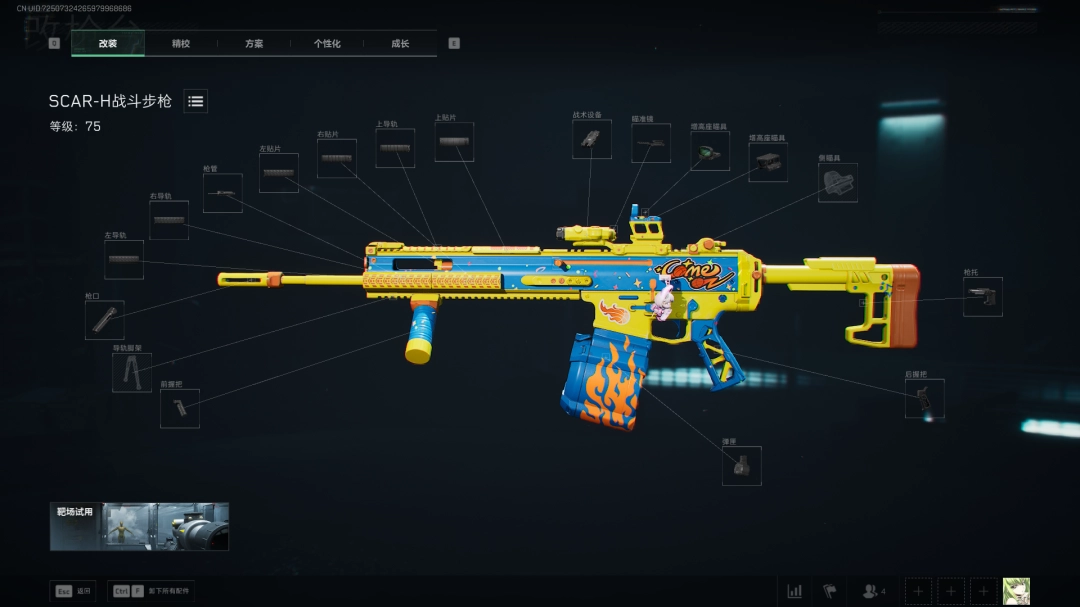Switch to the 精校 tab
This screenshot has height=607, width=1080.
tap(181, 44)
